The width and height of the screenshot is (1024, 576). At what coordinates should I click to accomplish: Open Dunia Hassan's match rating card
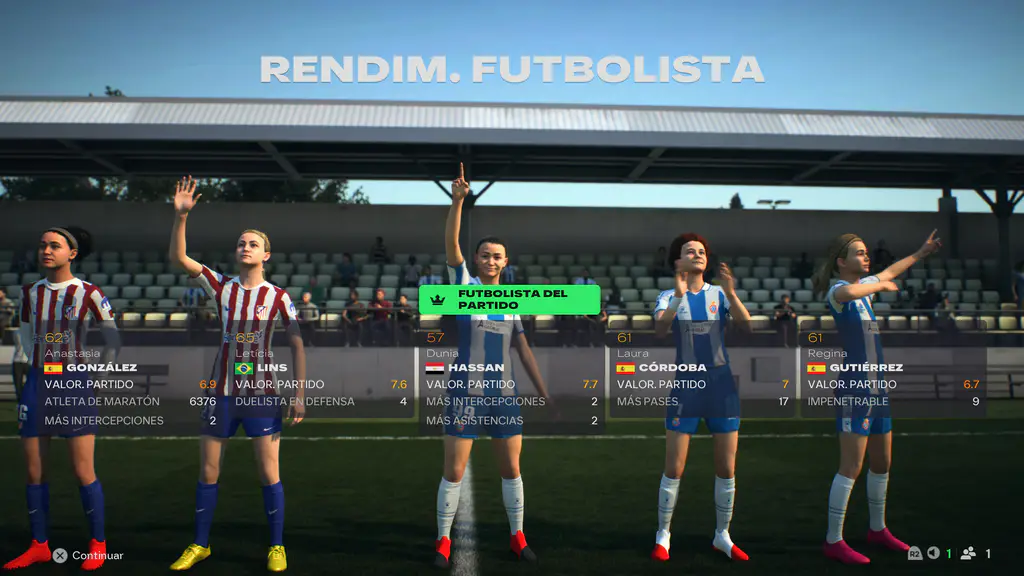512,385
